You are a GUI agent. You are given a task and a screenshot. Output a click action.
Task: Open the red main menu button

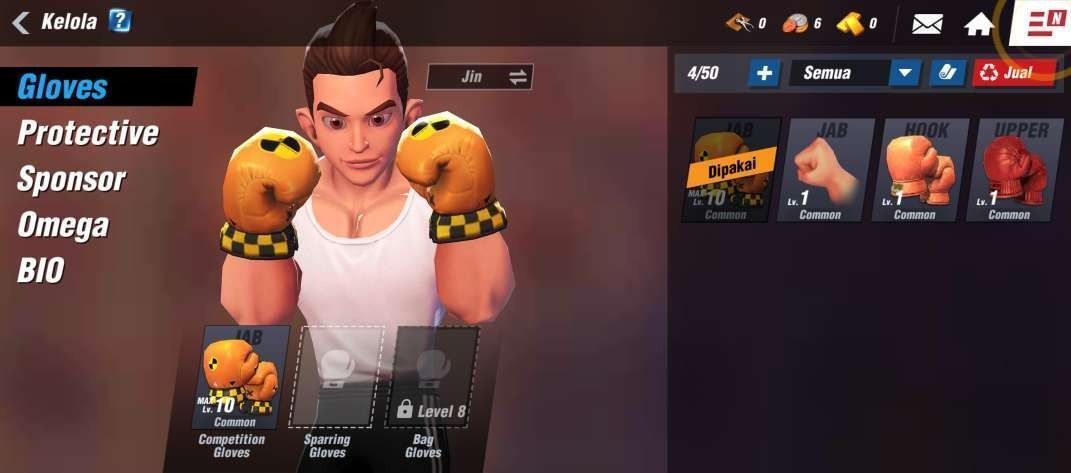coord(1044,23)
